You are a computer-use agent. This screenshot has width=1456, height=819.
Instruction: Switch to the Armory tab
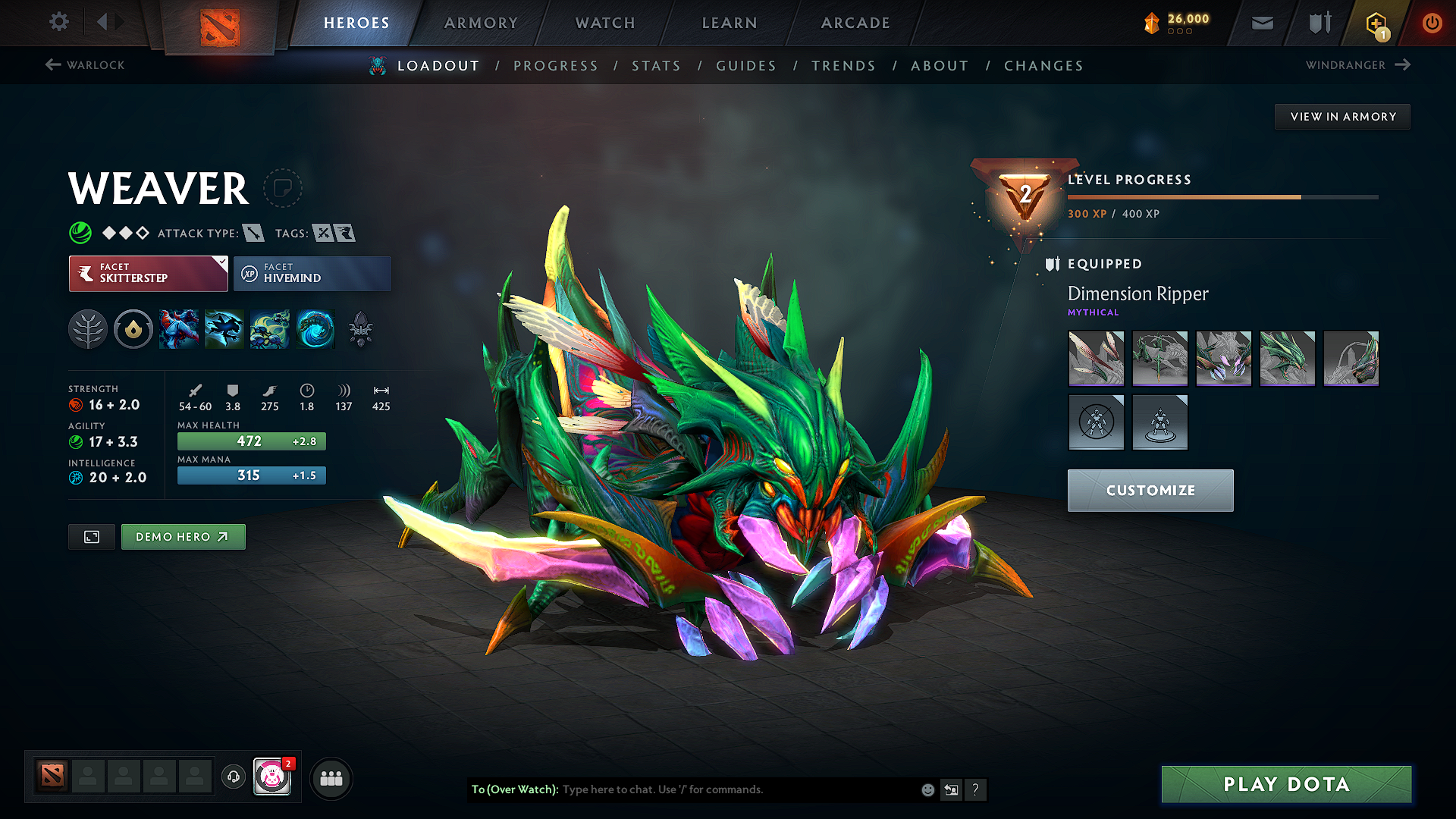click(x=481, y=23)
